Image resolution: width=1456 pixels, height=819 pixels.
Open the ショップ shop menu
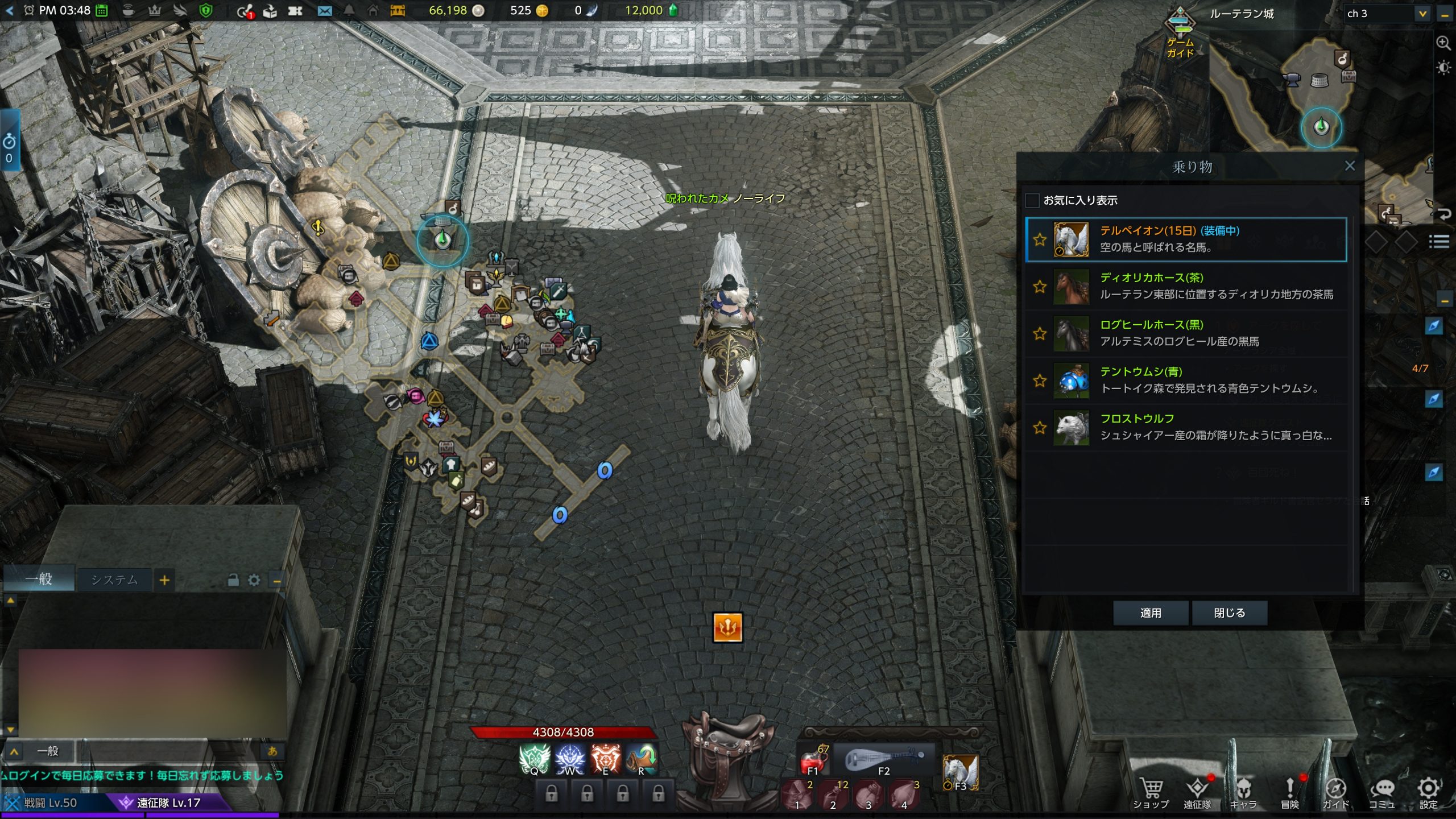pos(1151,793)
